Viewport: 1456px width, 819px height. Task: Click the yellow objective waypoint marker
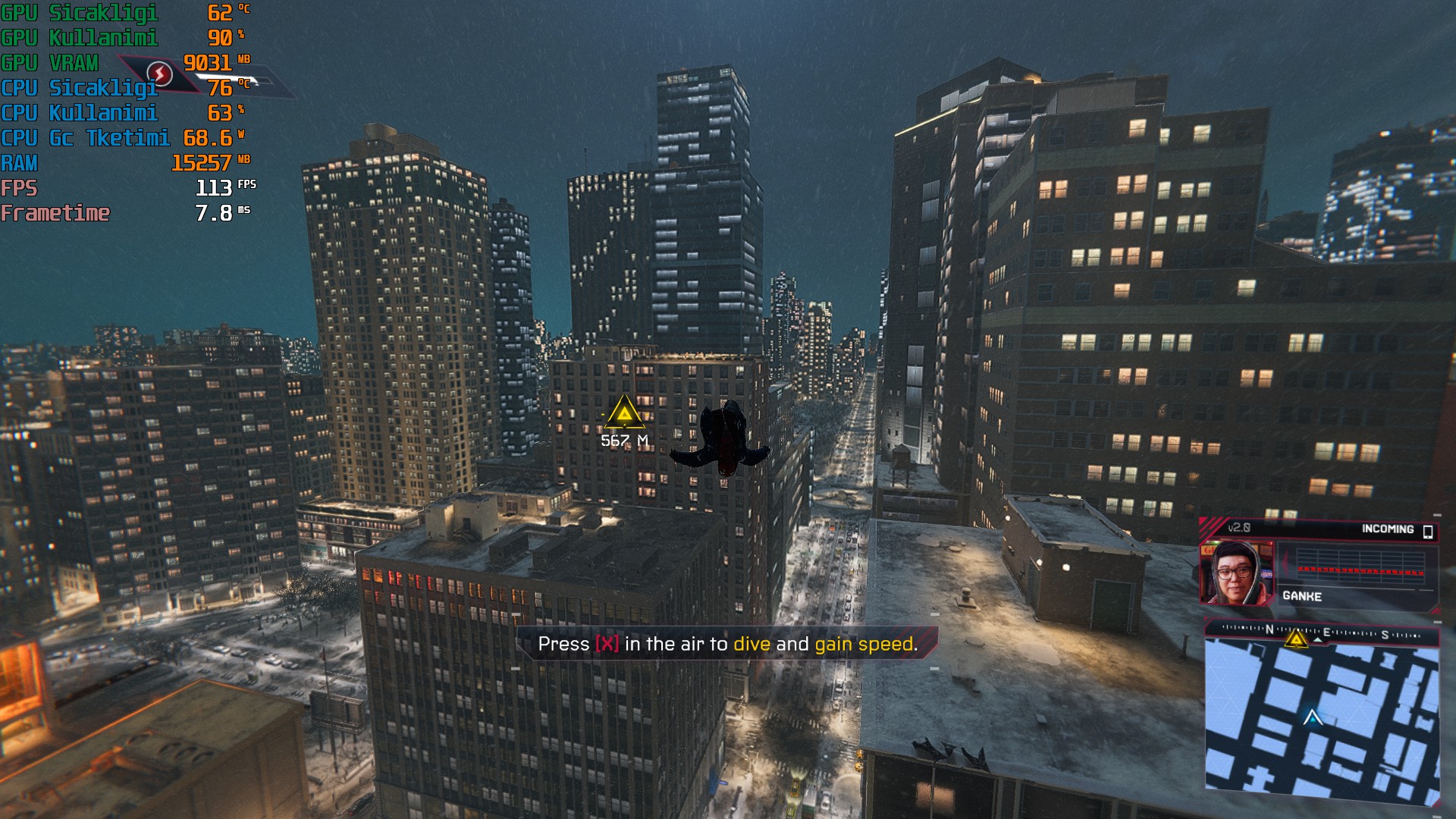click(624, 413)
